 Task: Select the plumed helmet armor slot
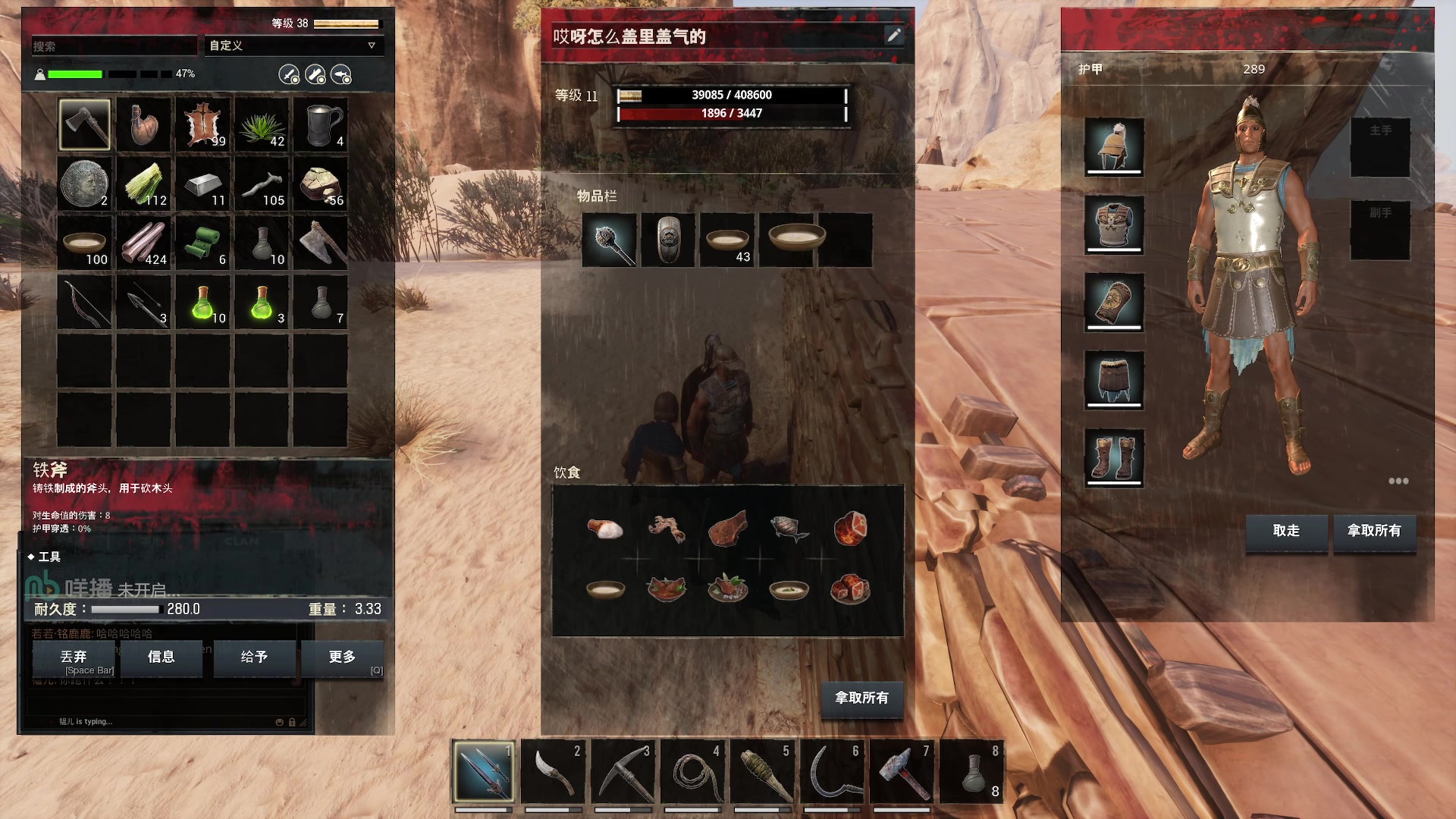click(1113, 147)
